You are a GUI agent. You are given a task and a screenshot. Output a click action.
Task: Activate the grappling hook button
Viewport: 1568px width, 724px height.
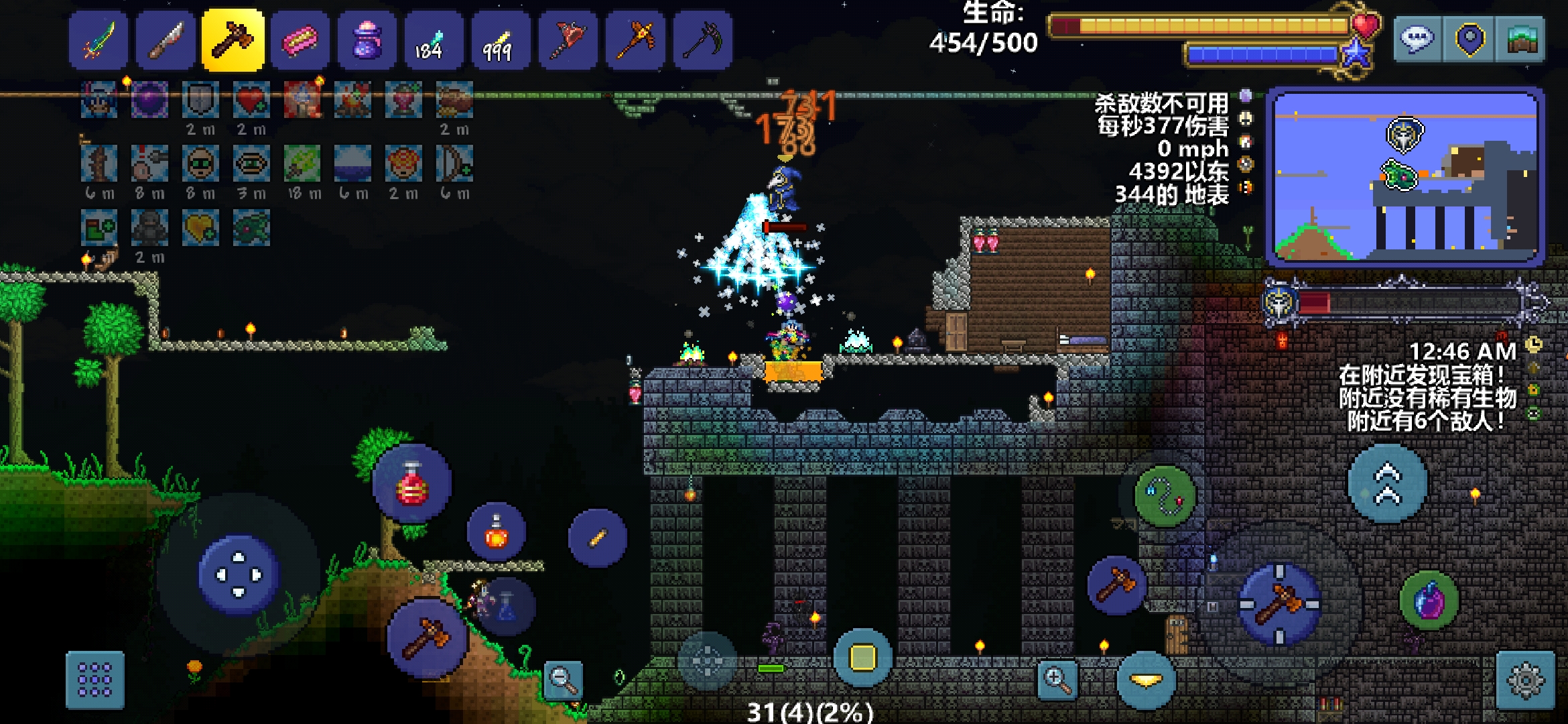(x=1165, y=496)
